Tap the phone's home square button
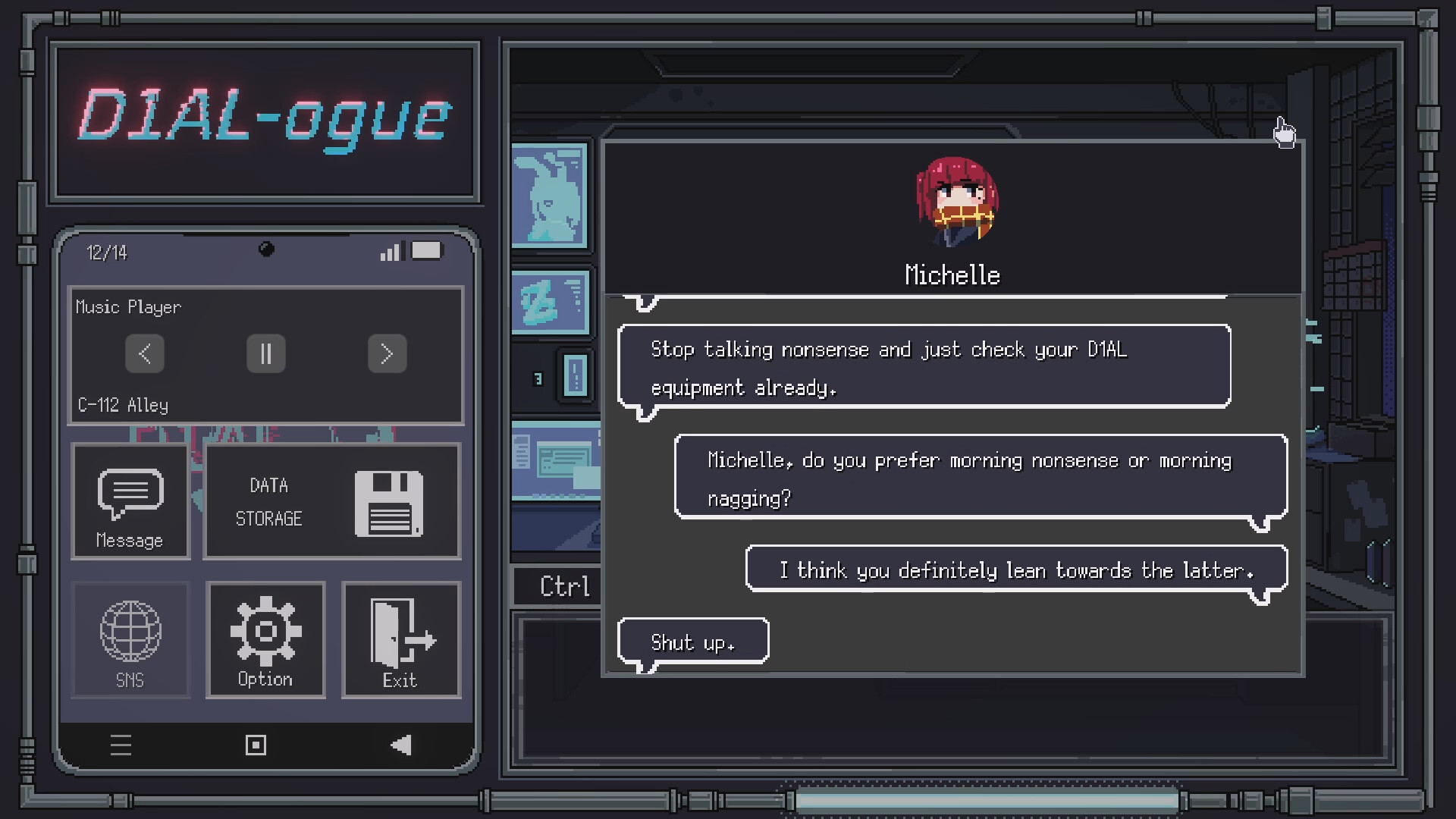The image size is (1456, 819). pos(256,745)
